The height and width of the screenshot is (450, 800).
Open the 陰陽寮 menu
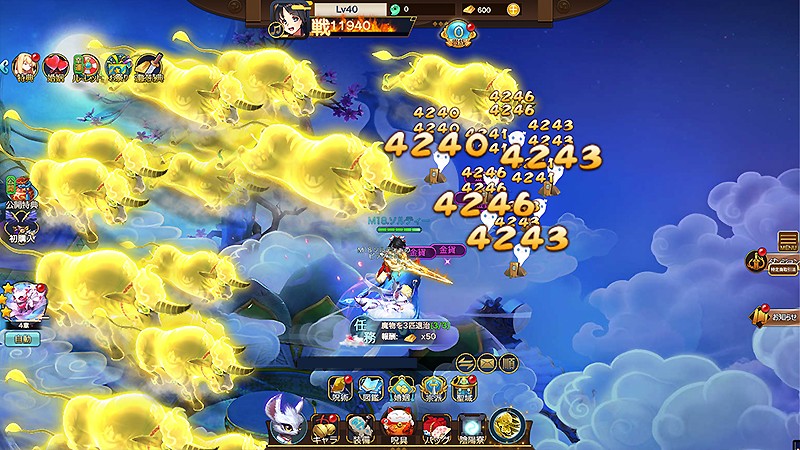tap(474, 426)
